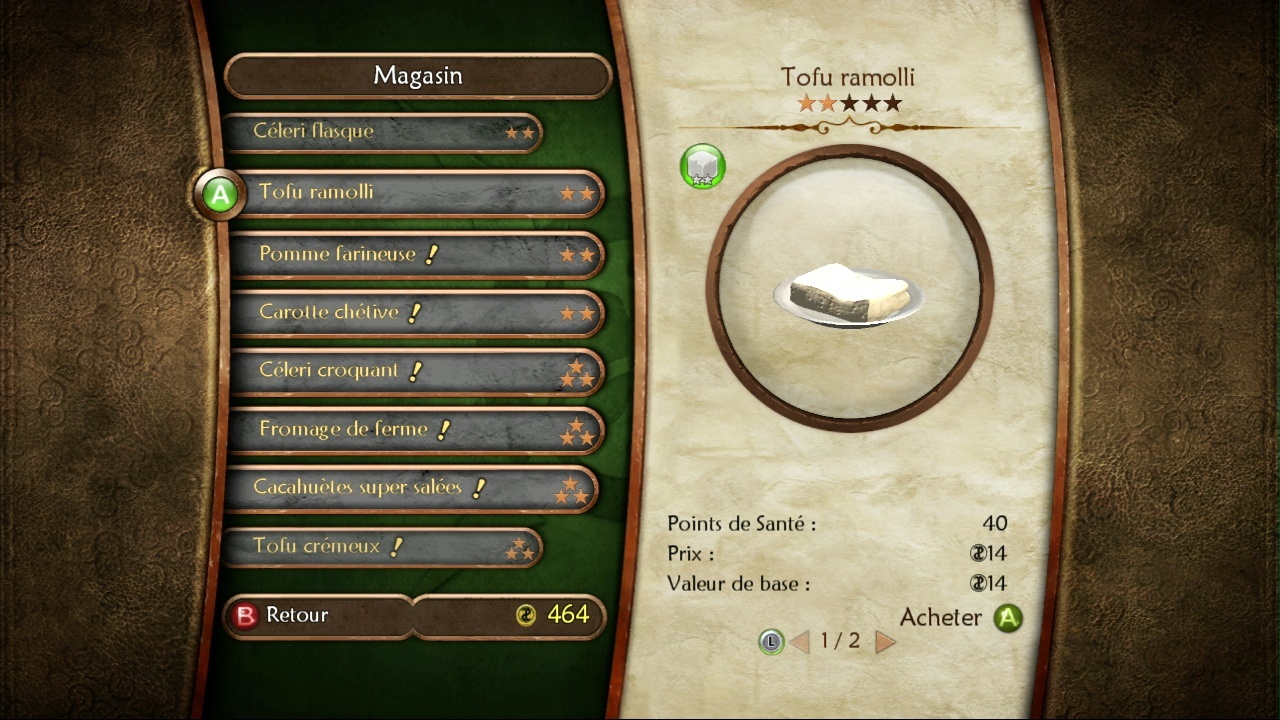1280x720 pixels.
Task: Choose the Tofu ramolli entry
Action: pyautogui.click(x=418, y=192)
